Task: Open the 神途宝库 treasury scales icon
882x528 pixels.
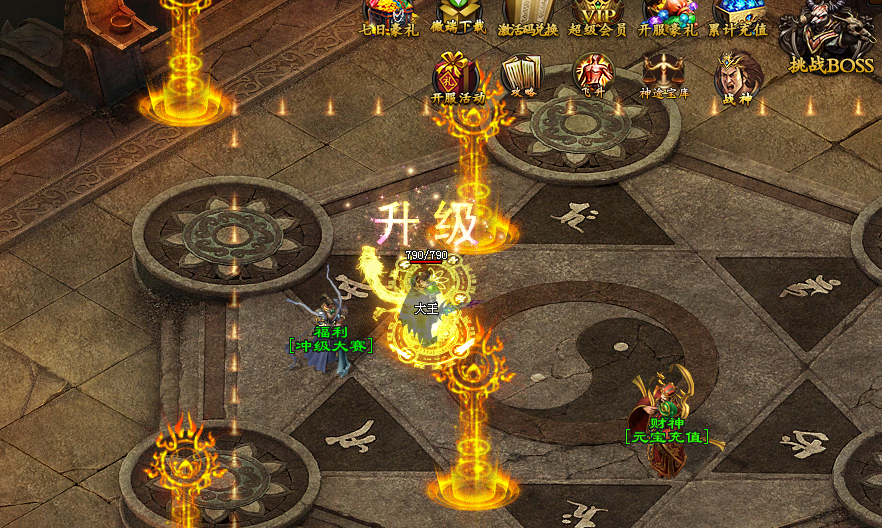Action: [x=664, y=74]
